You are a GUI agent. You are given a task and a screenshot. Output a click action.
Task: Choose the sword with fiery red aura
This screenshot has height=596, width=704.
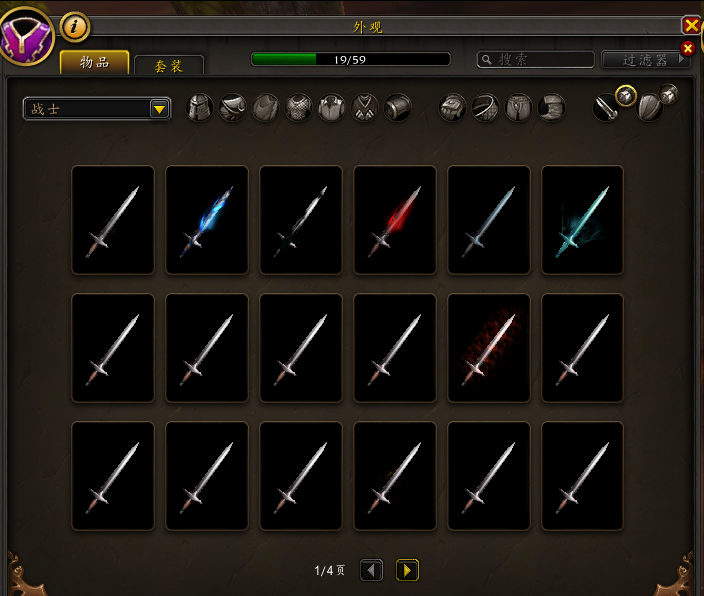(x=489, y=348)
